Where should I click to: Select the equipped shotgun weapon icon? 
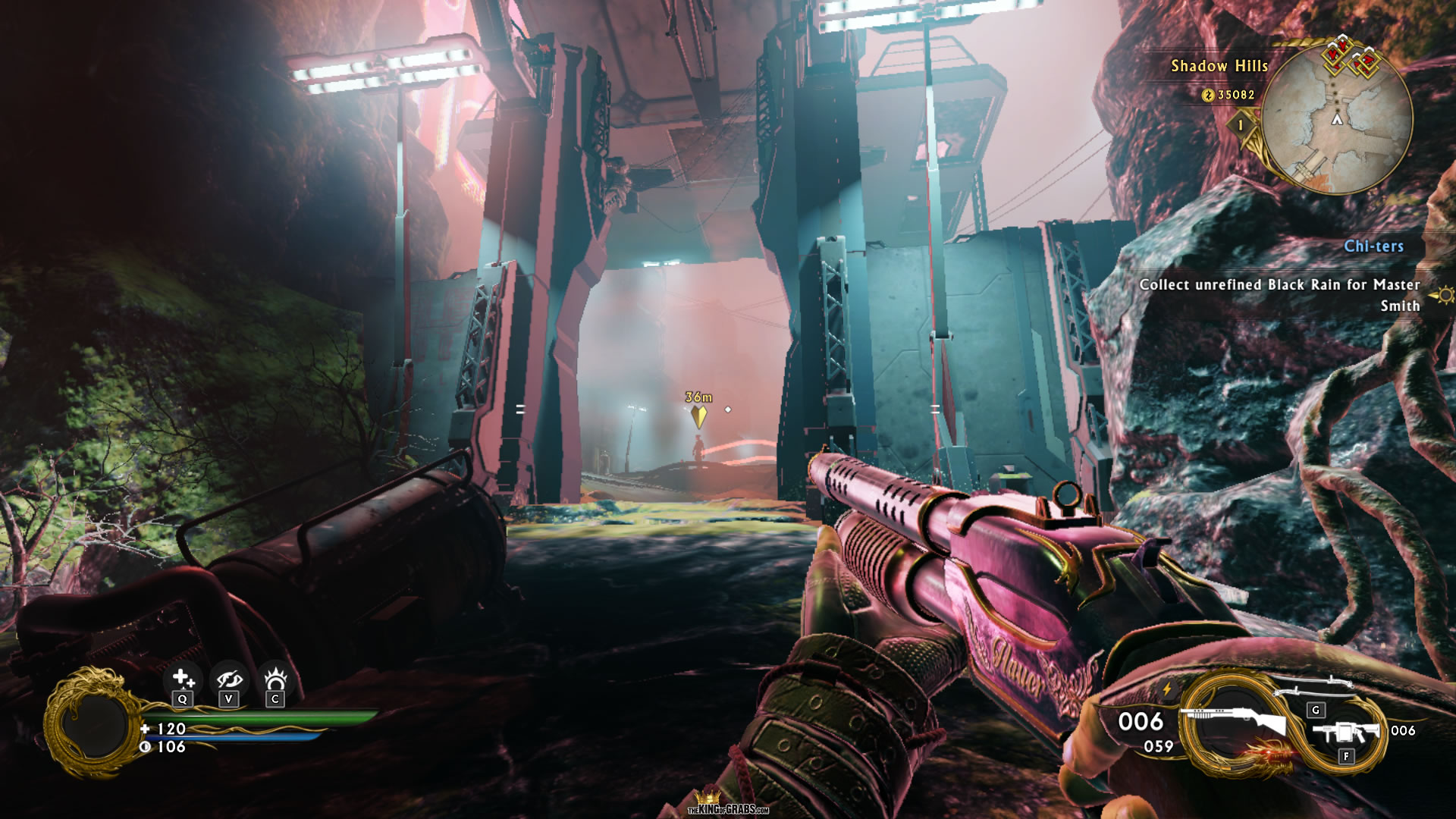1235,720
